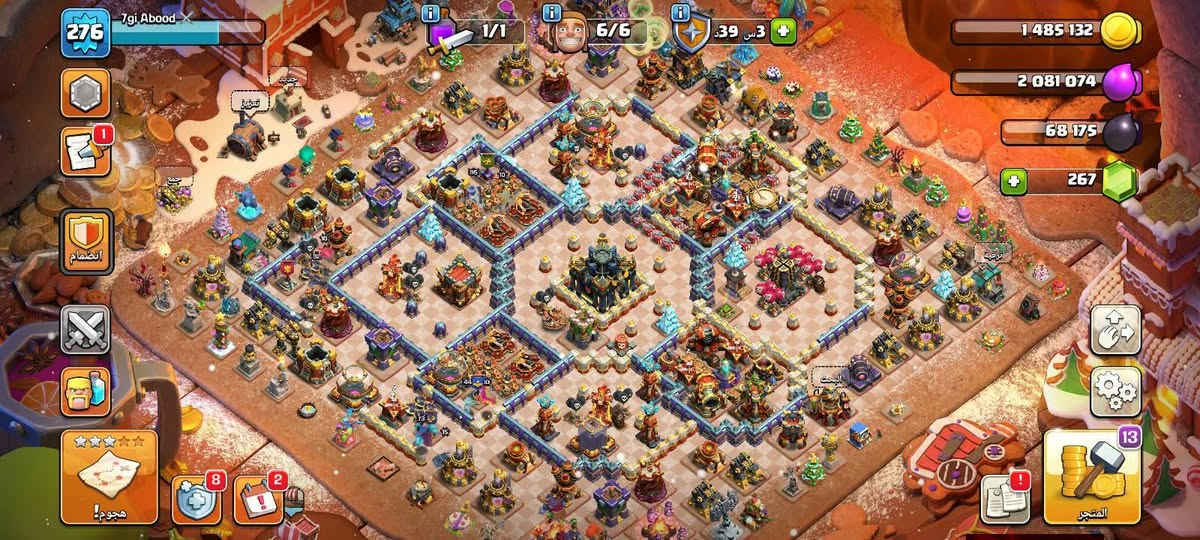Open the barbarian and potion army button
Screen dimensions: 1200x540
tap(85, 392)
